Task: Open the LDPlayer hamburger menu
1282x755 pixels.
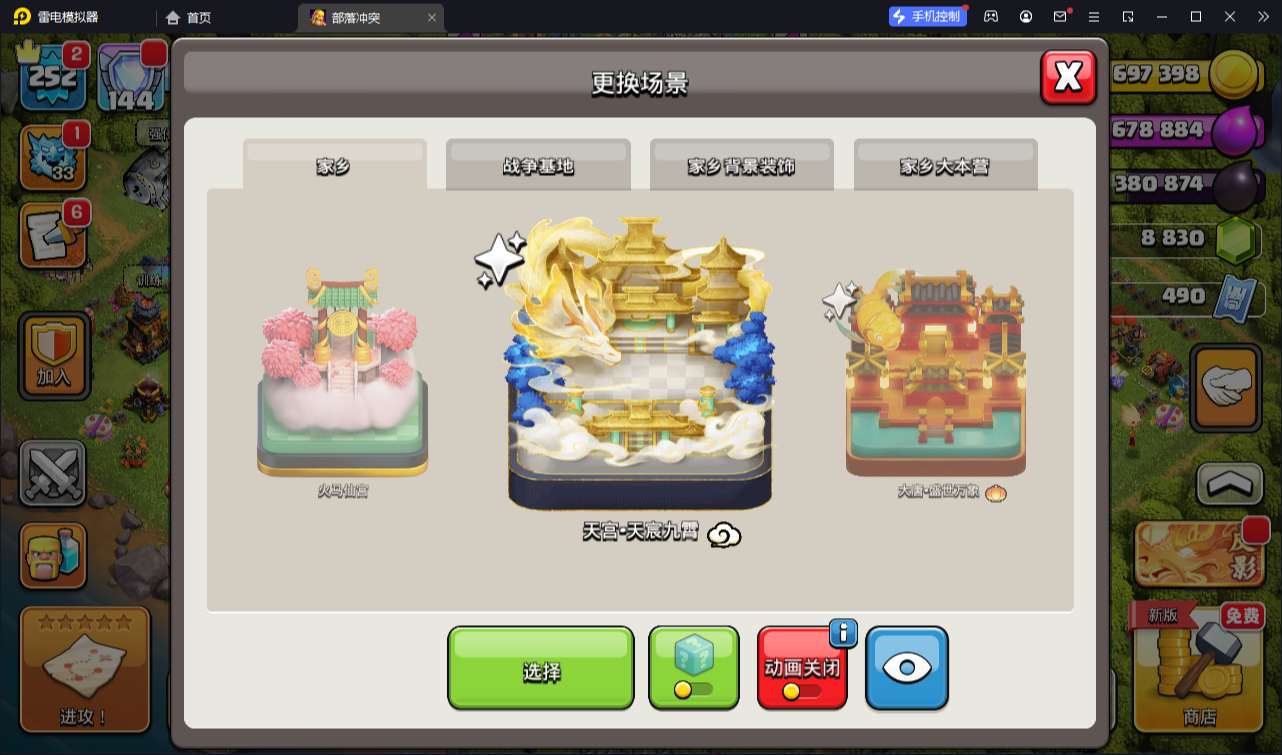Action: coord(1093,16)
